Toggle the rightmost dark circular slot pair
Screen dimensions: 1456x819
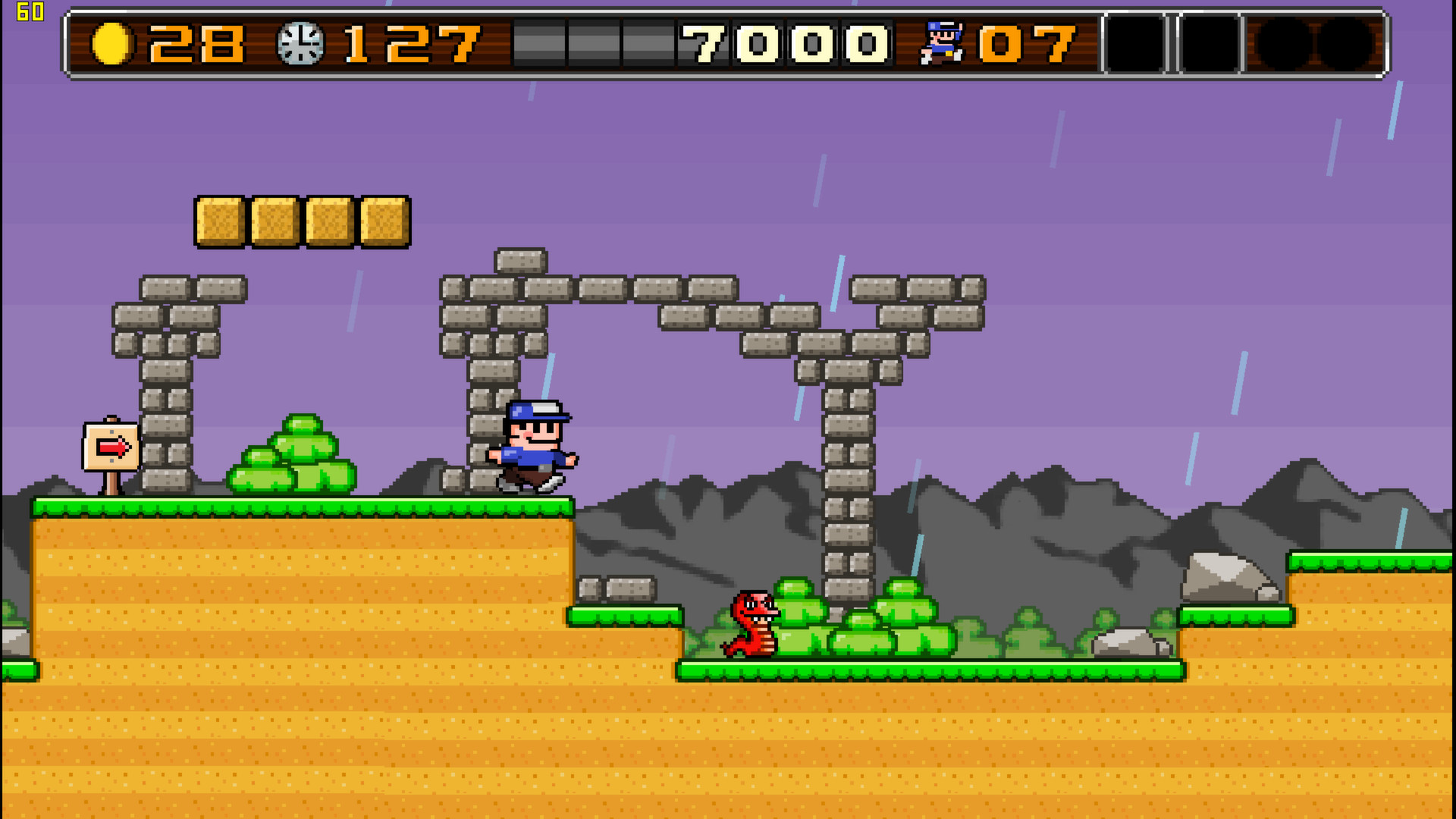1316,44
